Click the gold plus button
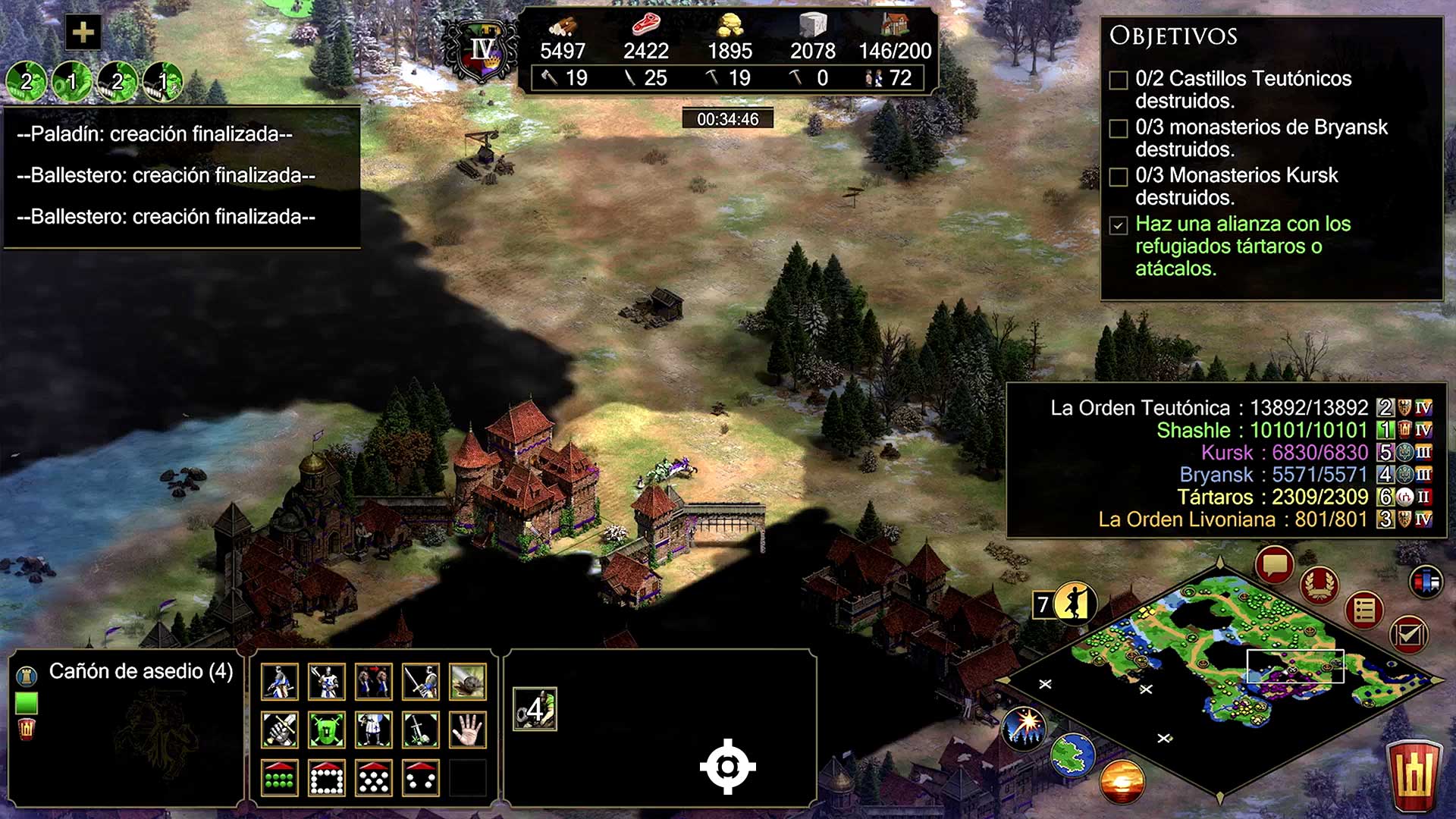Viewport: 1456px width, 819px height. click(x=83, y=33)
